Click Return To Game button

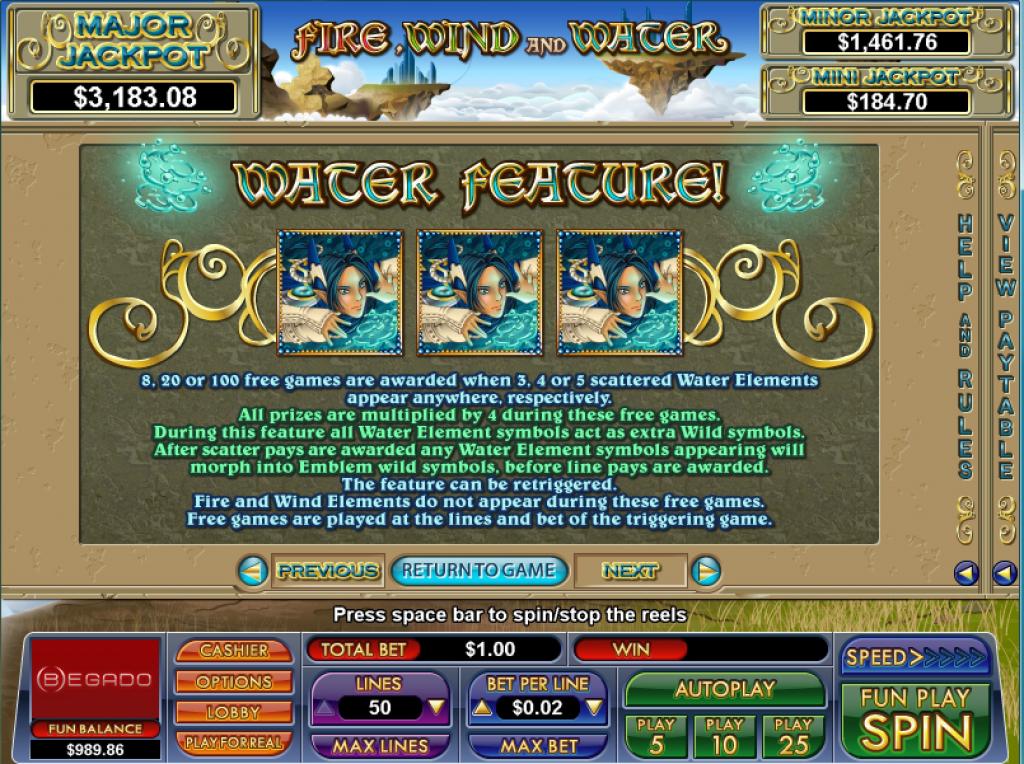[479, 571]
